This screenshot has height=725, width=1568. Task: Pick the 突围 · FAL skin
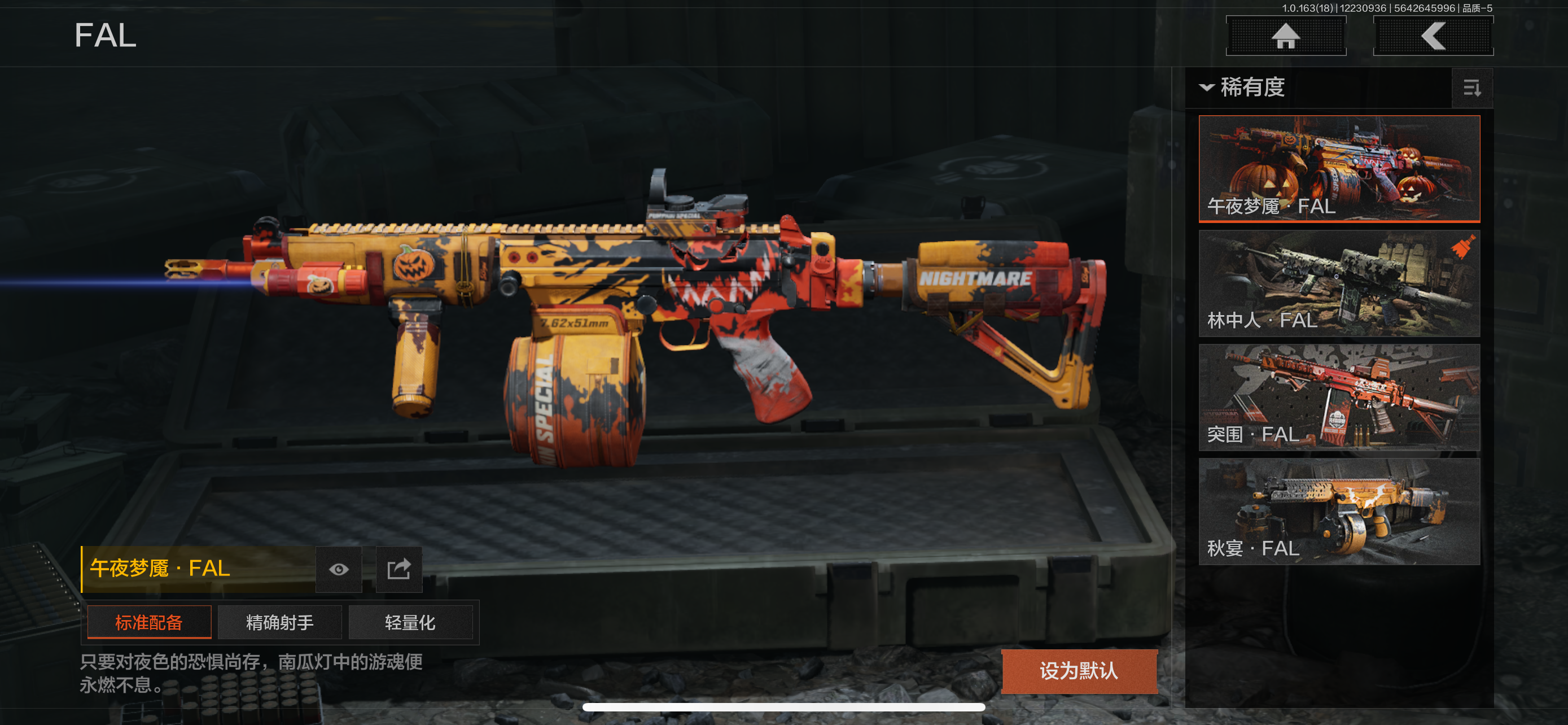point(1338,397)
